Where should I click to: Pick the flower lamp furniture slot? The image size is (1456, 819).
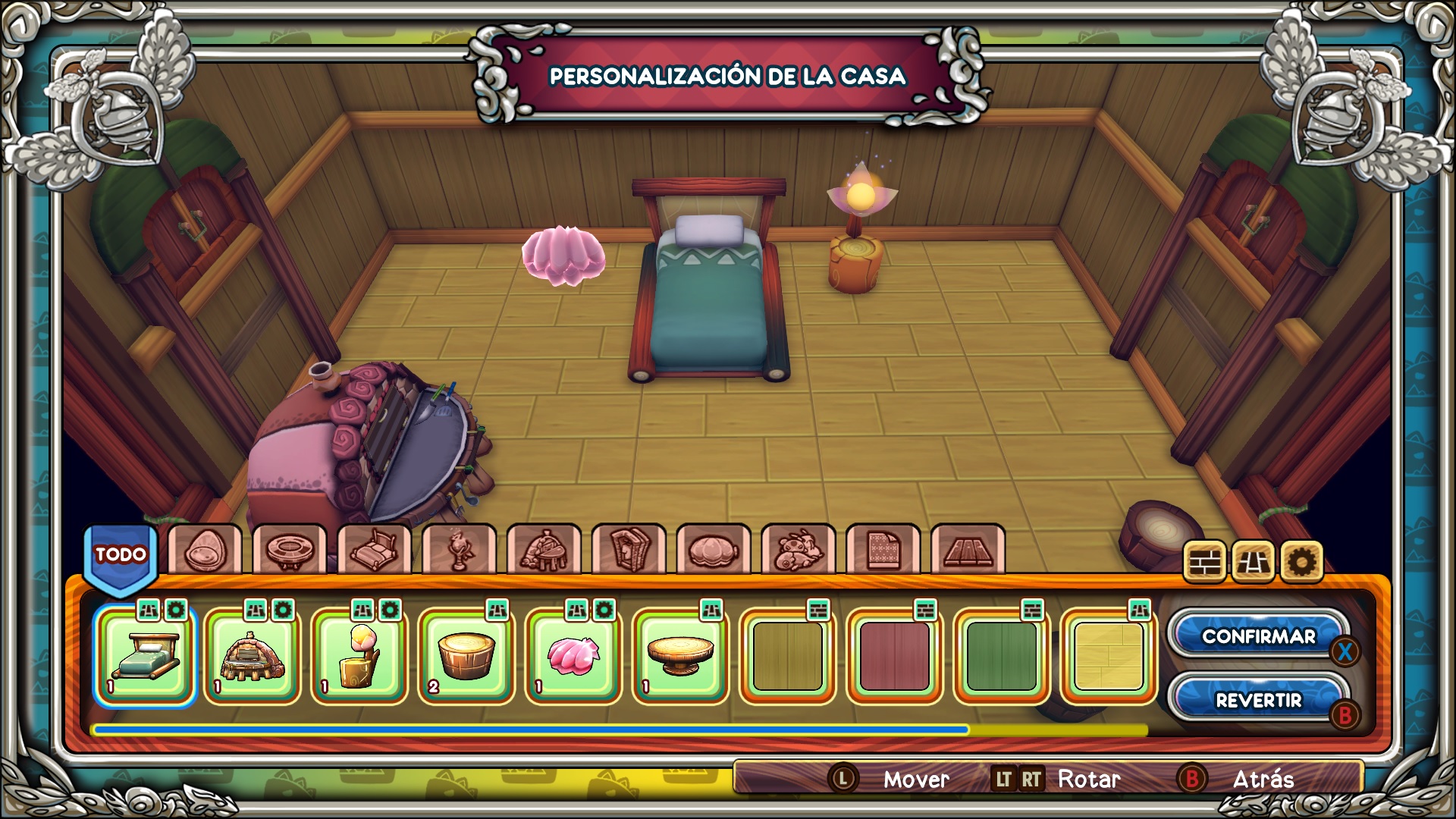[x=359, y=657]
